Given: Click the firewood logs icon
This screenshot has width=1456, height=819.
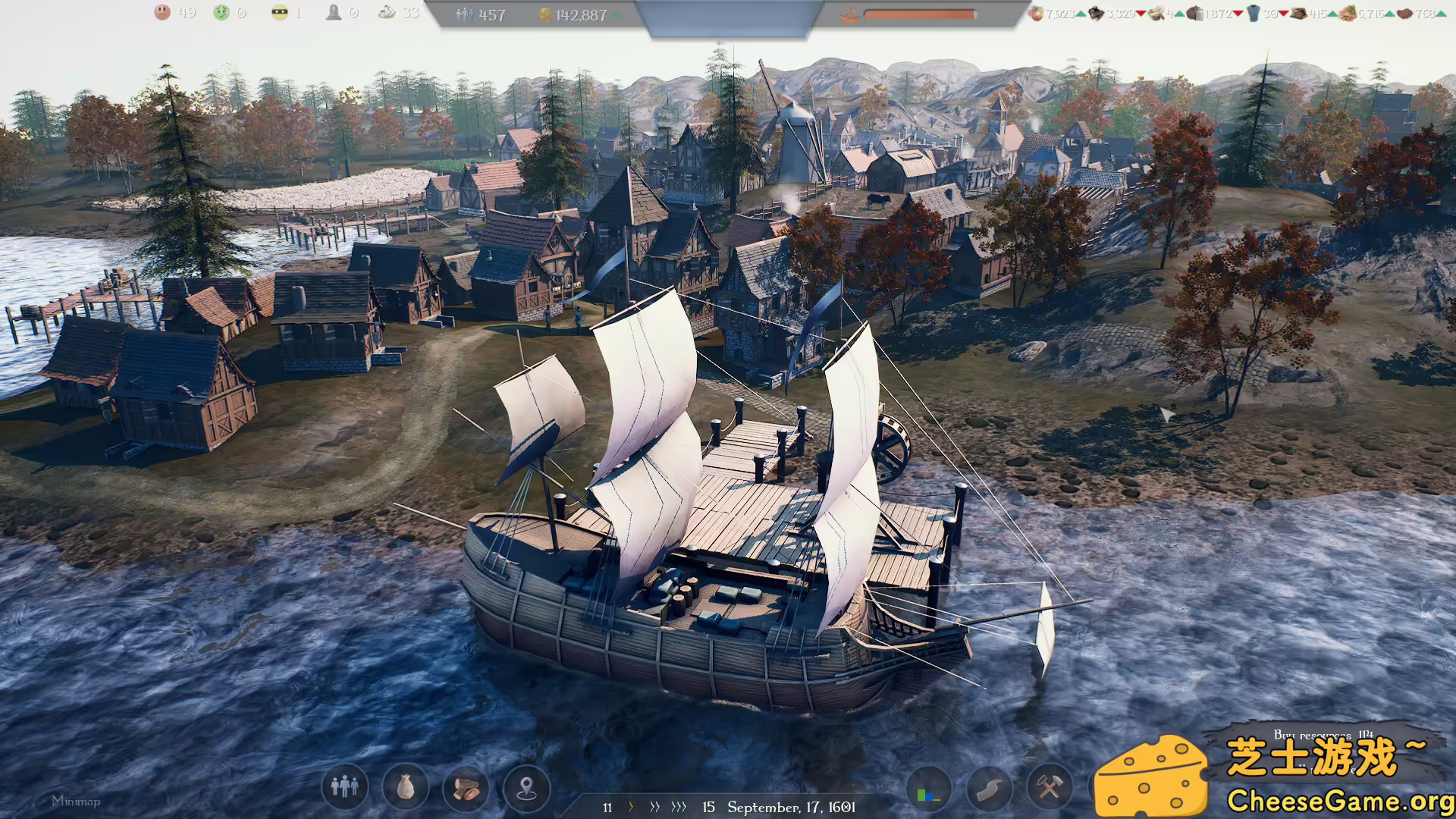Looking at the screenshot, I should point(465,788).
